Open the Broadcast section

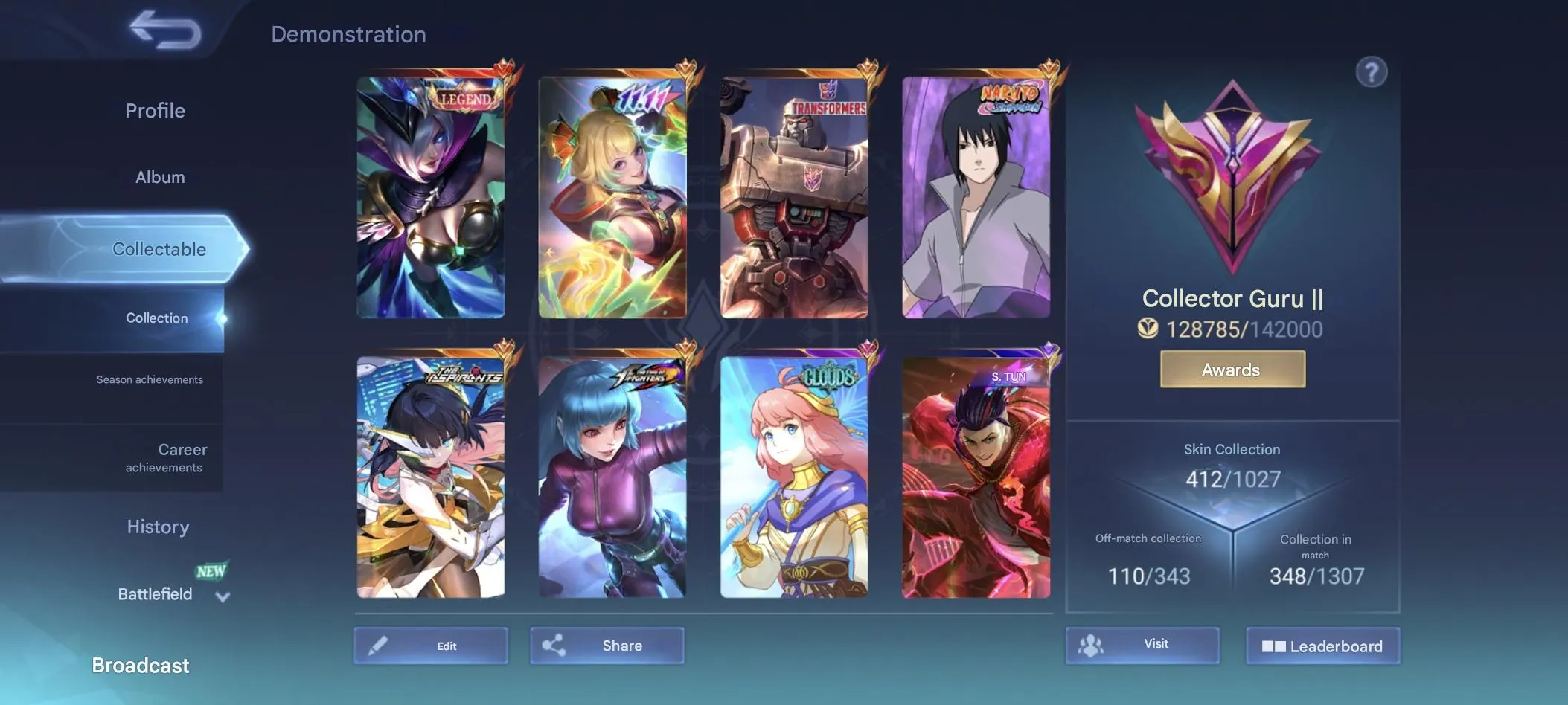click(x=140, y=665)
